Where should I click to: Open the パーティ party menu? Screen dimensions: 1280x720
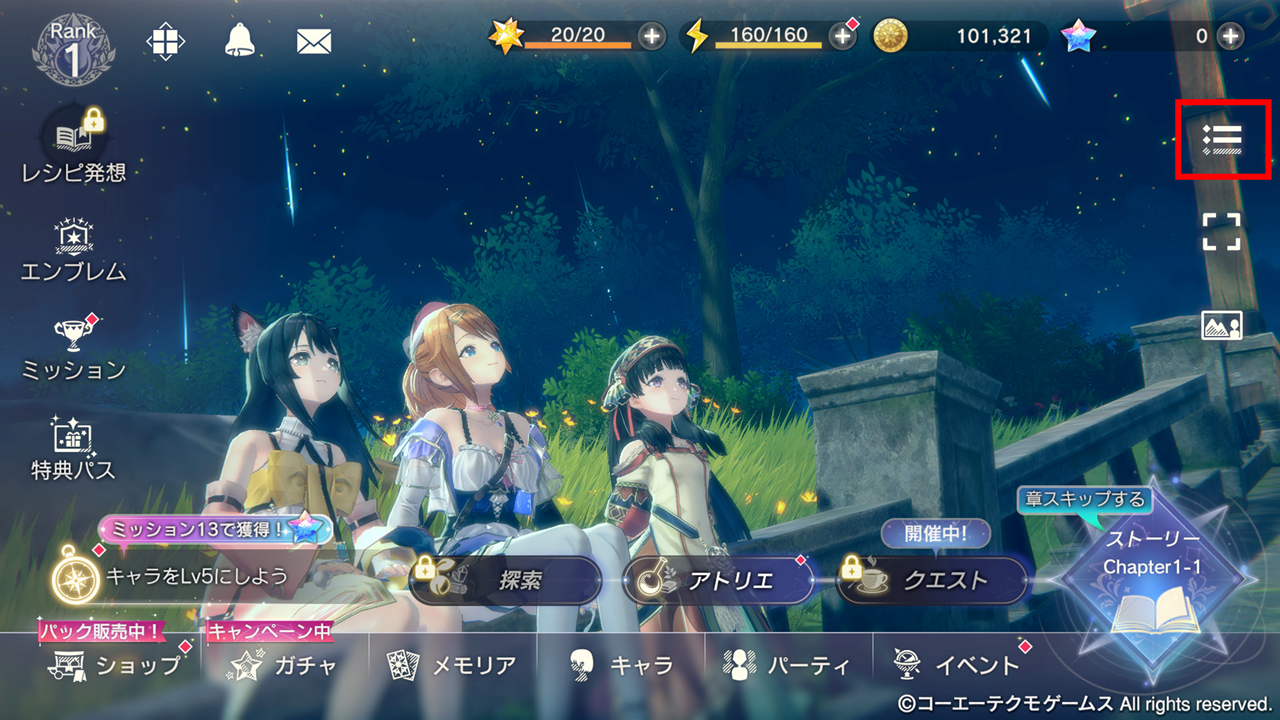click(789, 665)
